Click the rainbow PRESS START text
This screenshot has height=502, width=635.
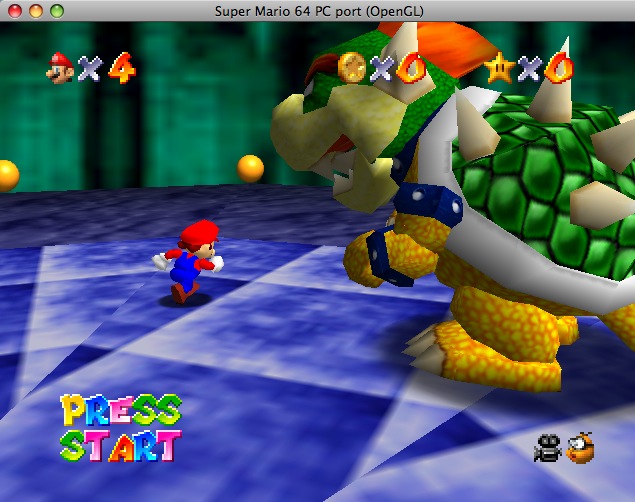(x=120, y=428)
